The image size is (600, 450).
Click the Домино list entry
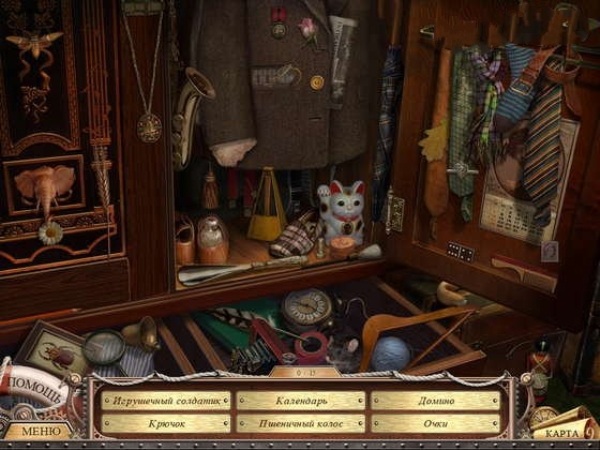436,400
